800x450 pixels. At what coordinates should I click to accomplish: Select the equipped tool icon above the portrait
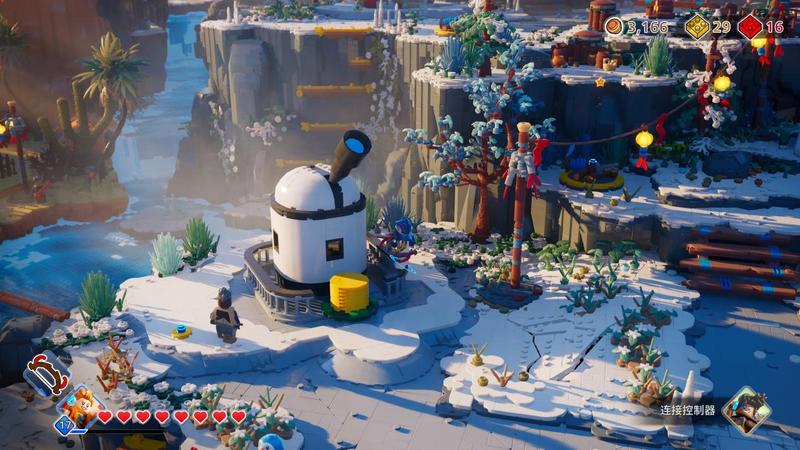(x=46, y=373)
